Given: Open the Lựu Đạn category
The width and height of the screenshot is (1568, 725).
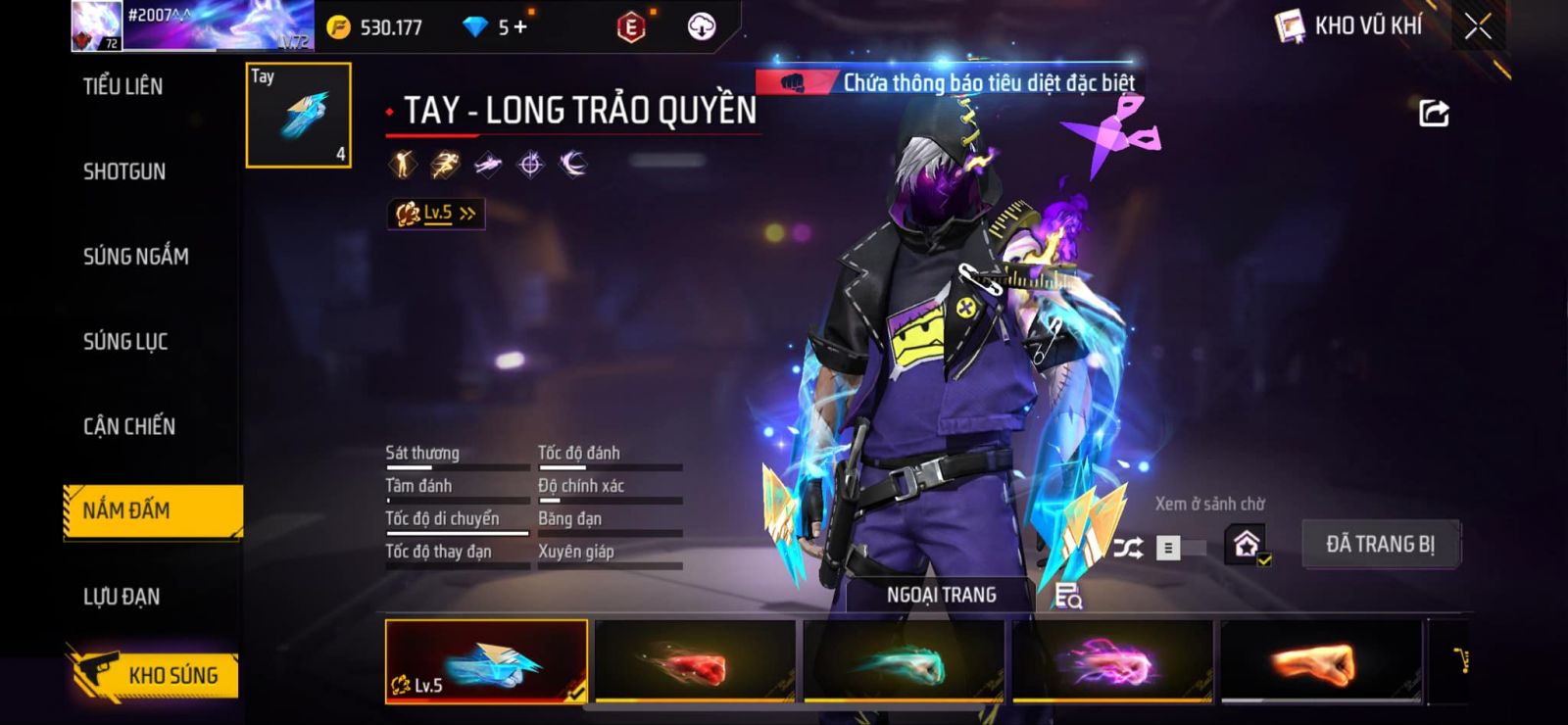Looking at the screenshot, I should click(122, 596).
